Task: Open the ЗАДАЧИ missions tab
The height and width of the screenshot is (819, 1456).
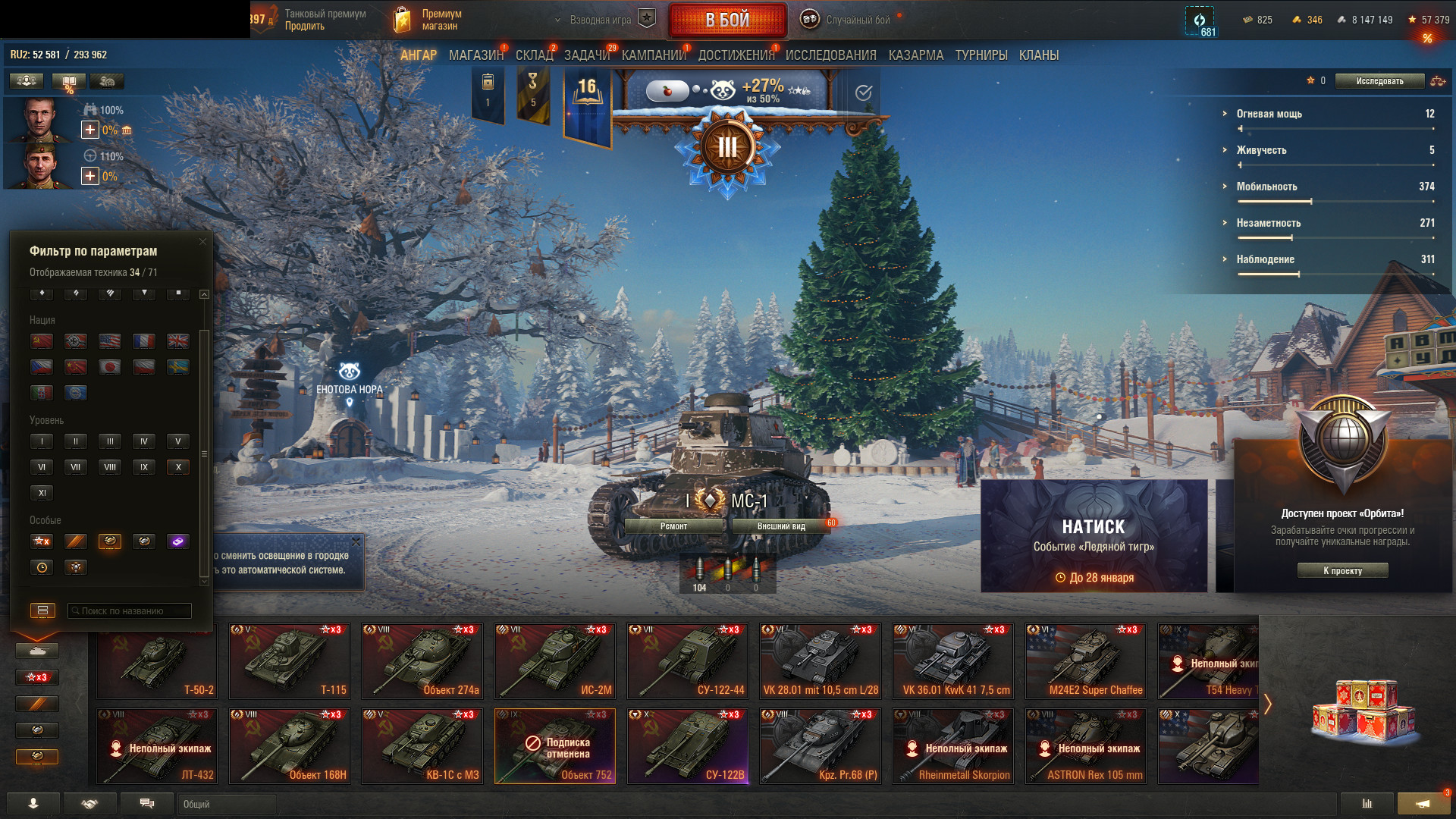Action: (x=586, y=55)
